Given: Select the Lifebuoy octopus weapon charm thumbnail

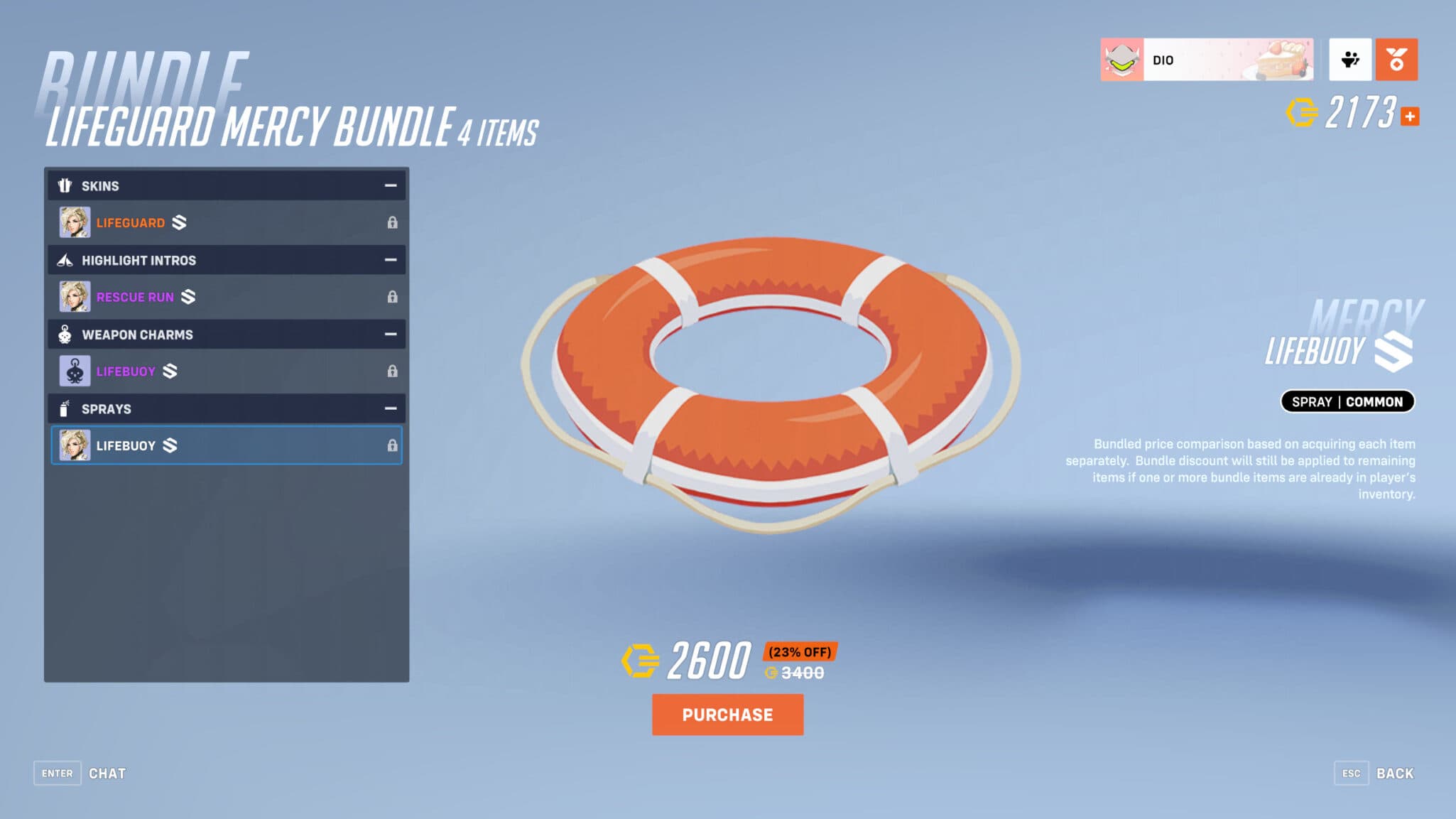Looking at the screenshot, I should click(75, 371).
